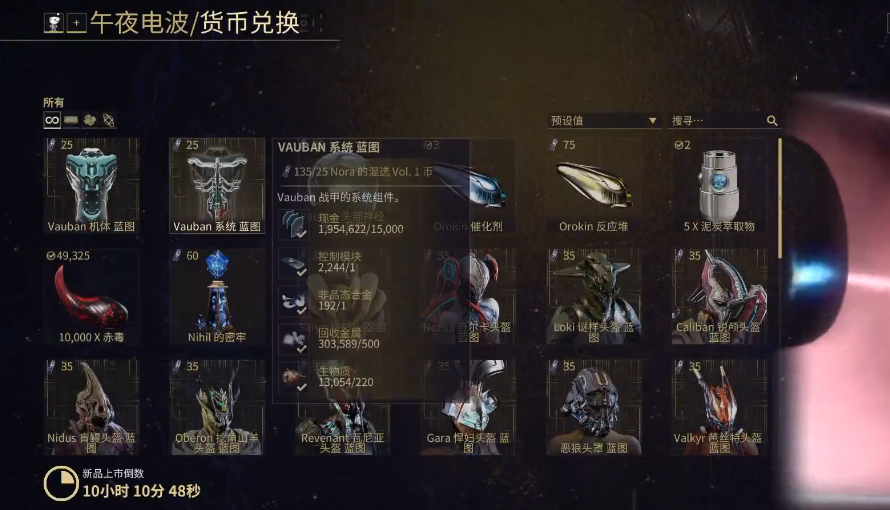Select the 10,000 X 赤毒 offering
This screenshot has height=510, width=890.
pos(91,296)
